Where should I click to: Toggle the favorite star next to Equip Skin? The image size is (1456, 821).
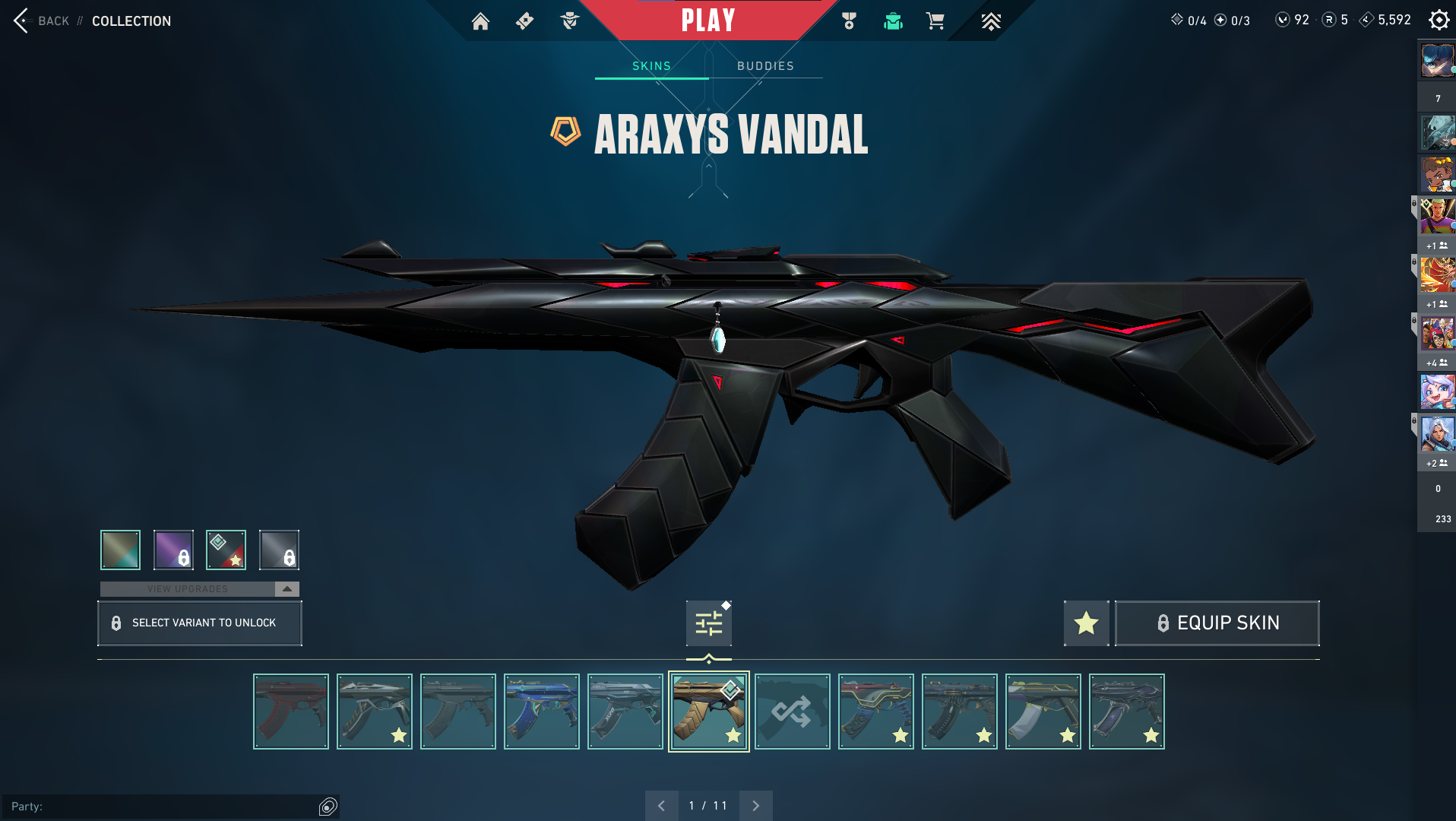point(1086,623)
